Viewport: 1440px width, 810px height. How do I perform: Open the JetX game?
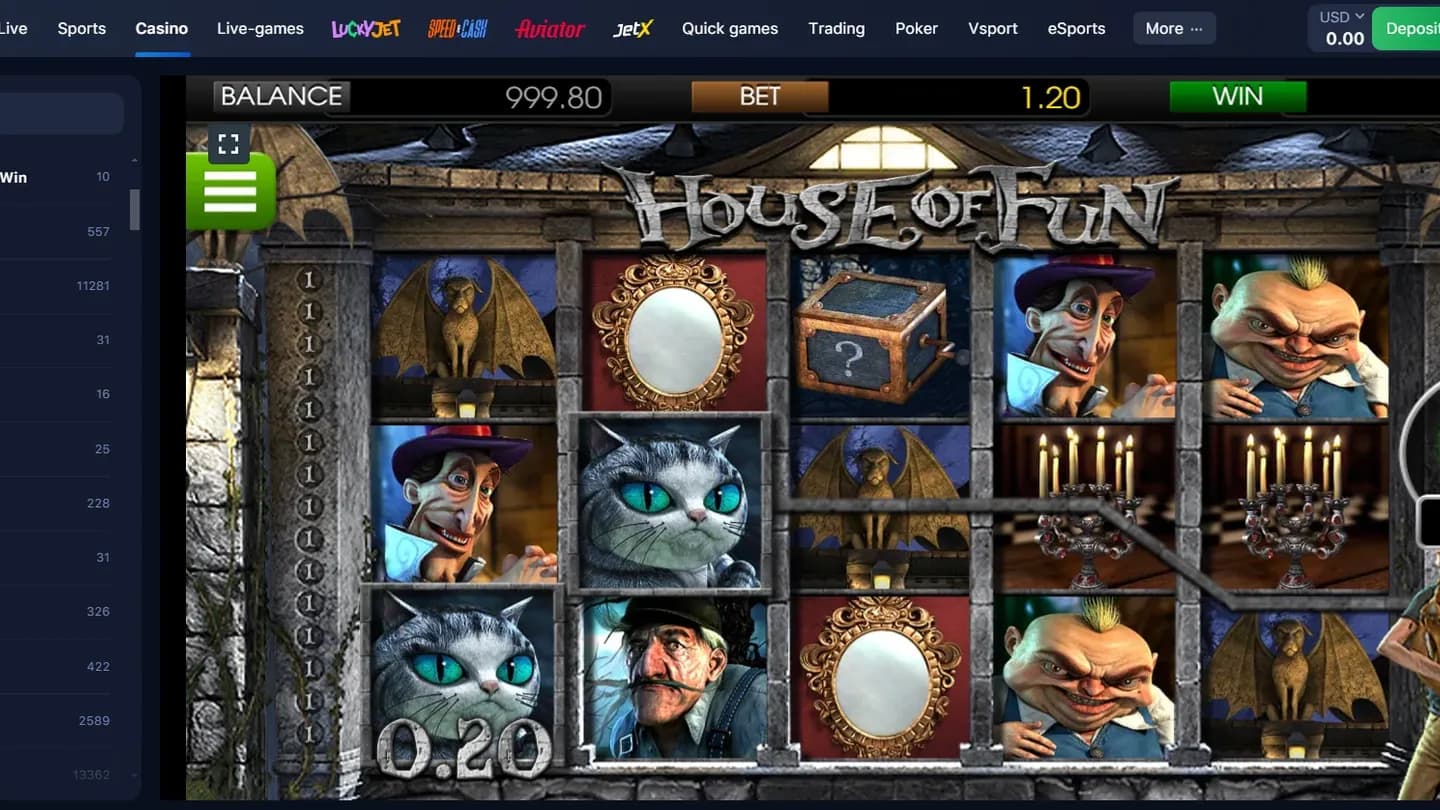pos(633,29)
